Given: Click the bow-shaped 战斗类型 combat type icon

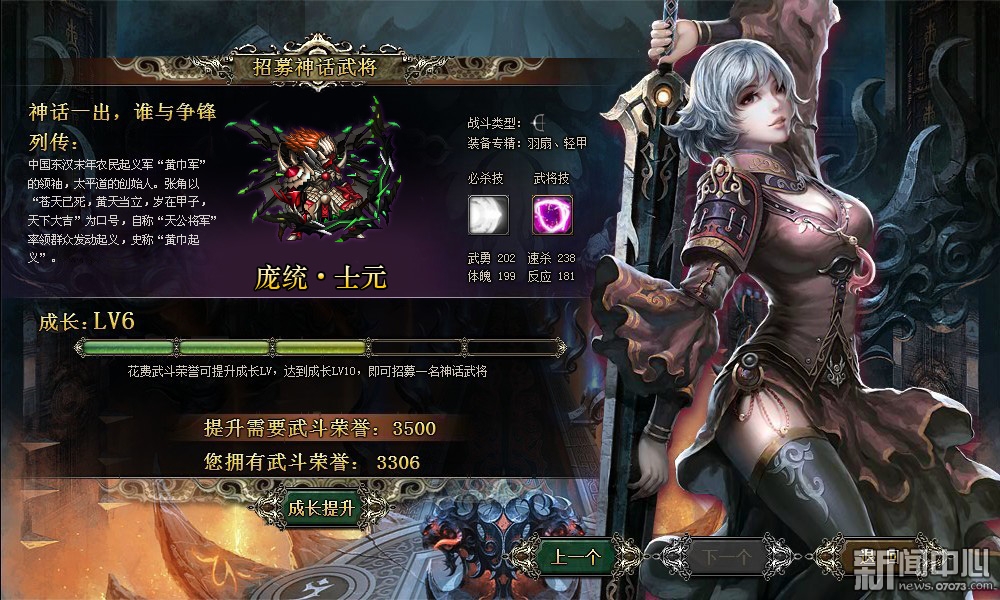Looking at the screenshot, I should click(539, 123).
